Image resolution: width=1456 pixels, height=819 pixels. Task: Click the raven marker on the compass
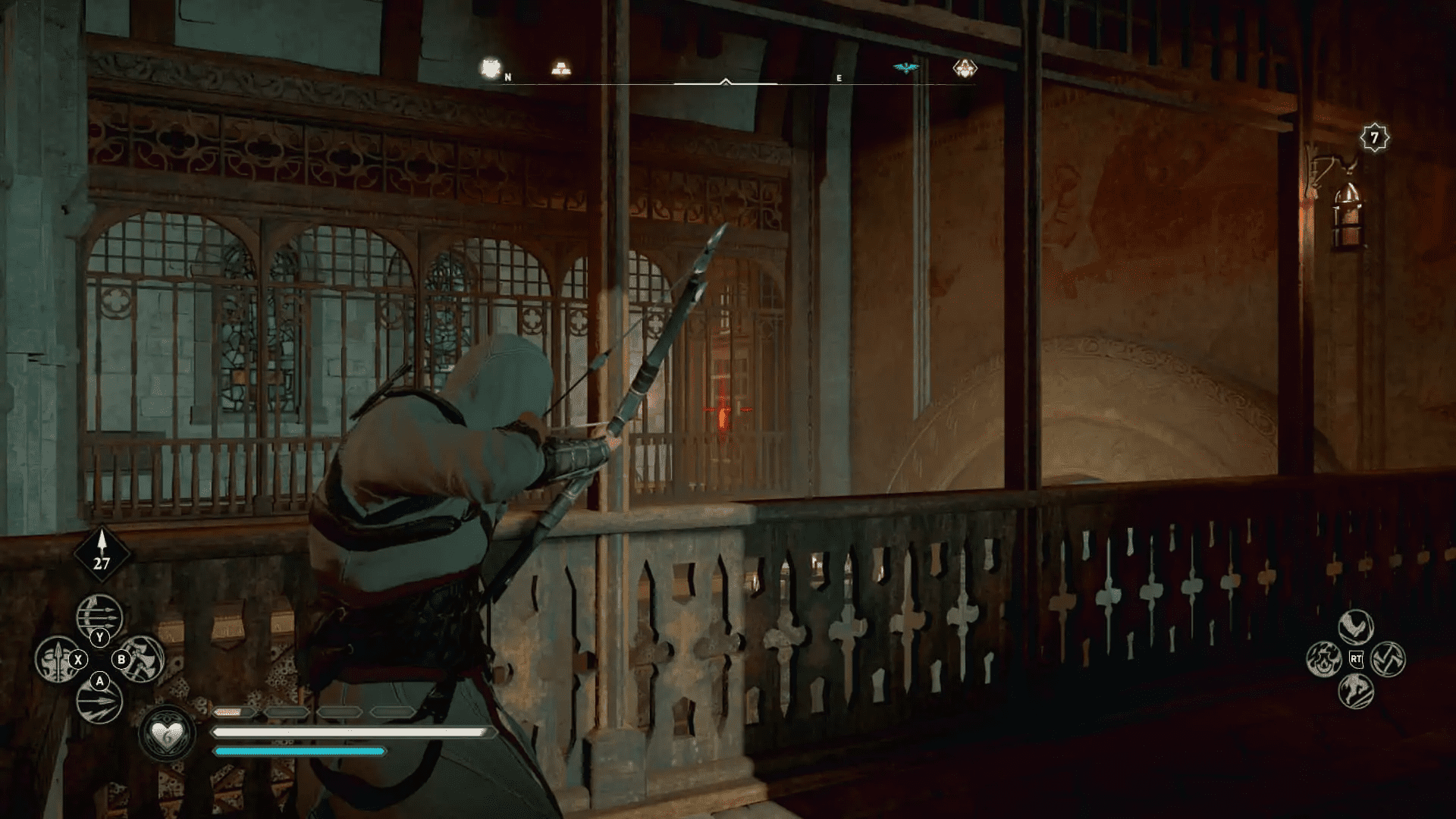pos(906,67)
